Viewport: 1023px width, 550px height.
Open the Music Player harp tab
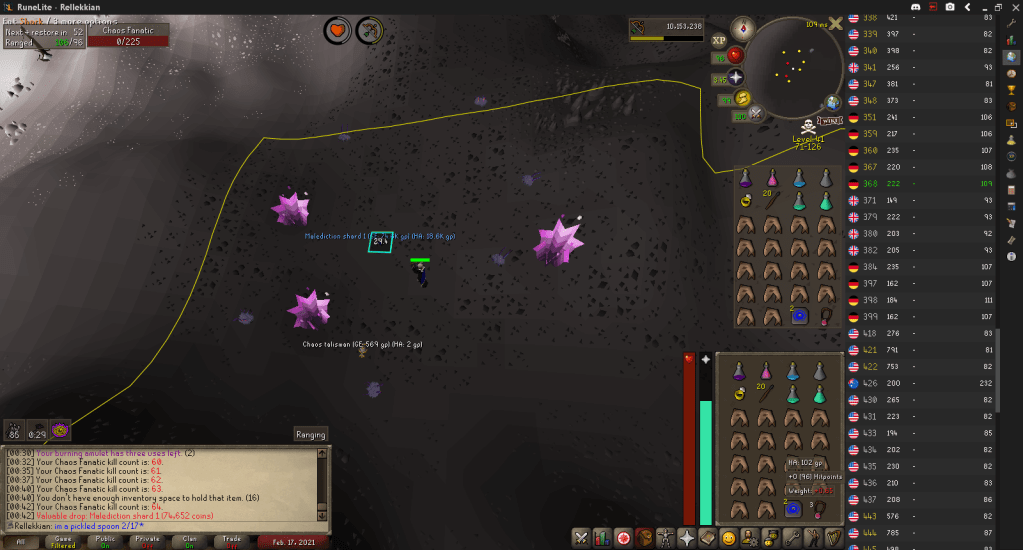pos(834,537)
